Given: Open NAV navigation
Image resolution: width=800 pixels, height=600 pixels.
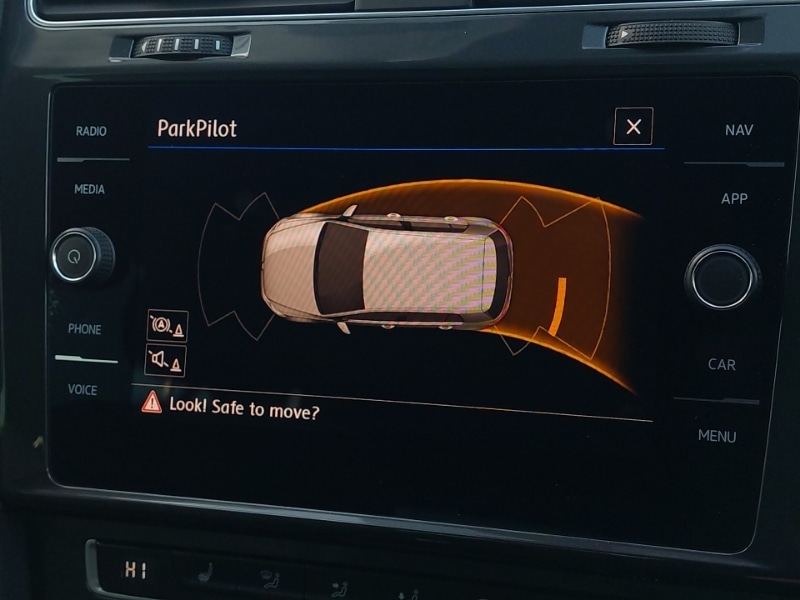Looking at the screenshot, I should click(739, 130).
